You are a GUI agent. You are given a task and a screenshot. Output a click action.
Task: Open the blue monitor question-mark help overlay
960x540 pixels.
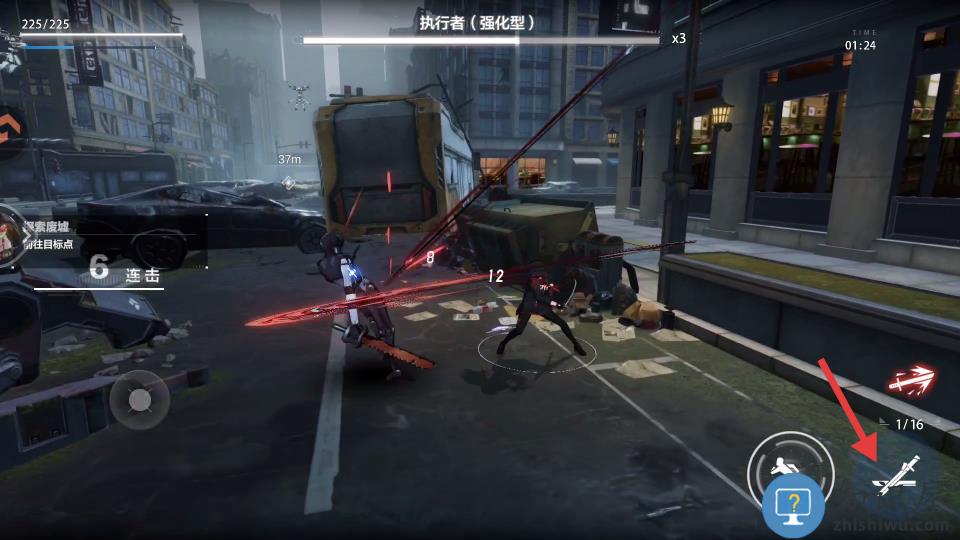[793, 508]
